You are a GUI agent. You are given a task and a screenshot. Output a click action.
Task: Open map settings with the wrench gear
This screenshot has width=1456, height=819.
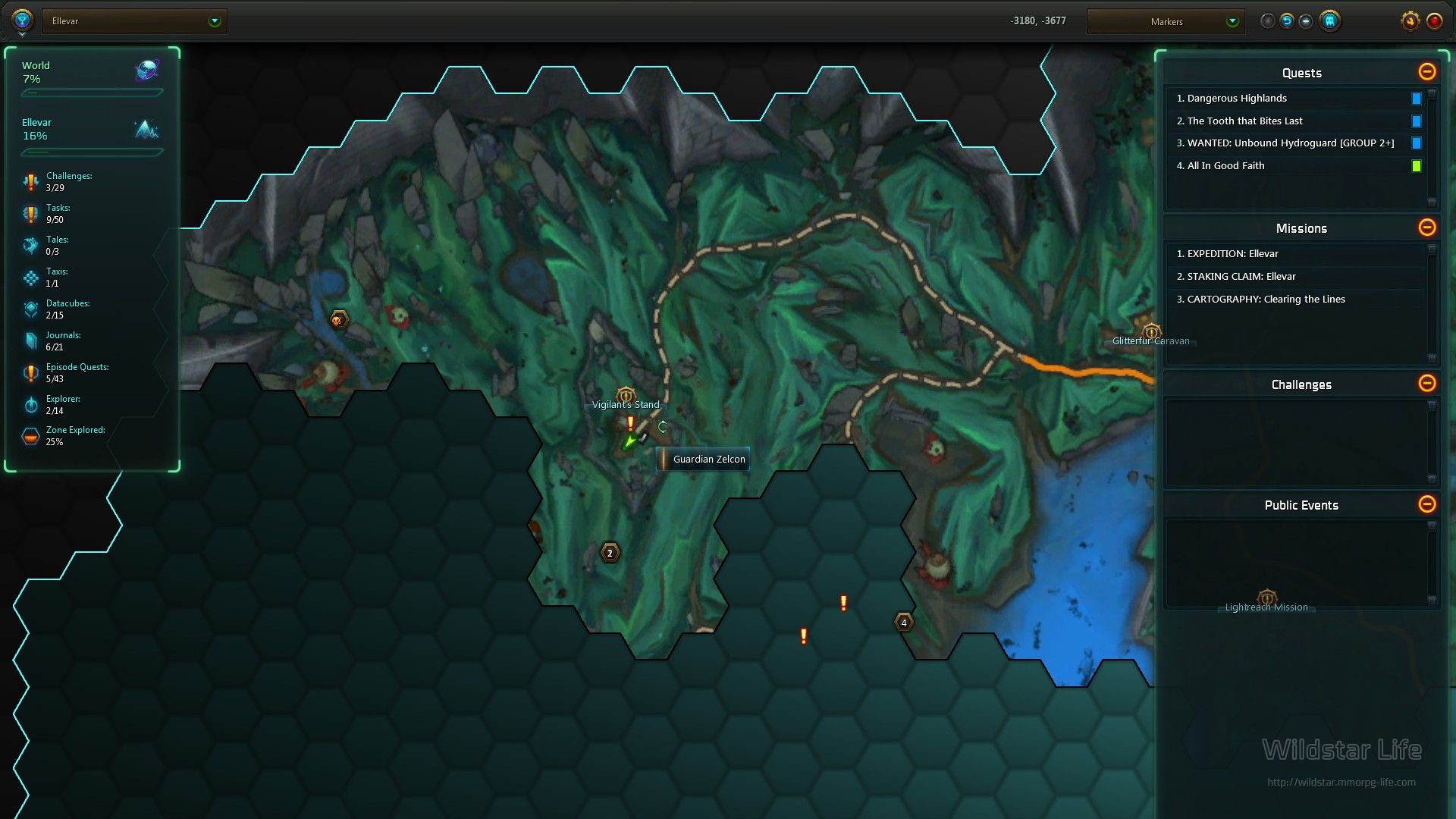[1410, 20]
